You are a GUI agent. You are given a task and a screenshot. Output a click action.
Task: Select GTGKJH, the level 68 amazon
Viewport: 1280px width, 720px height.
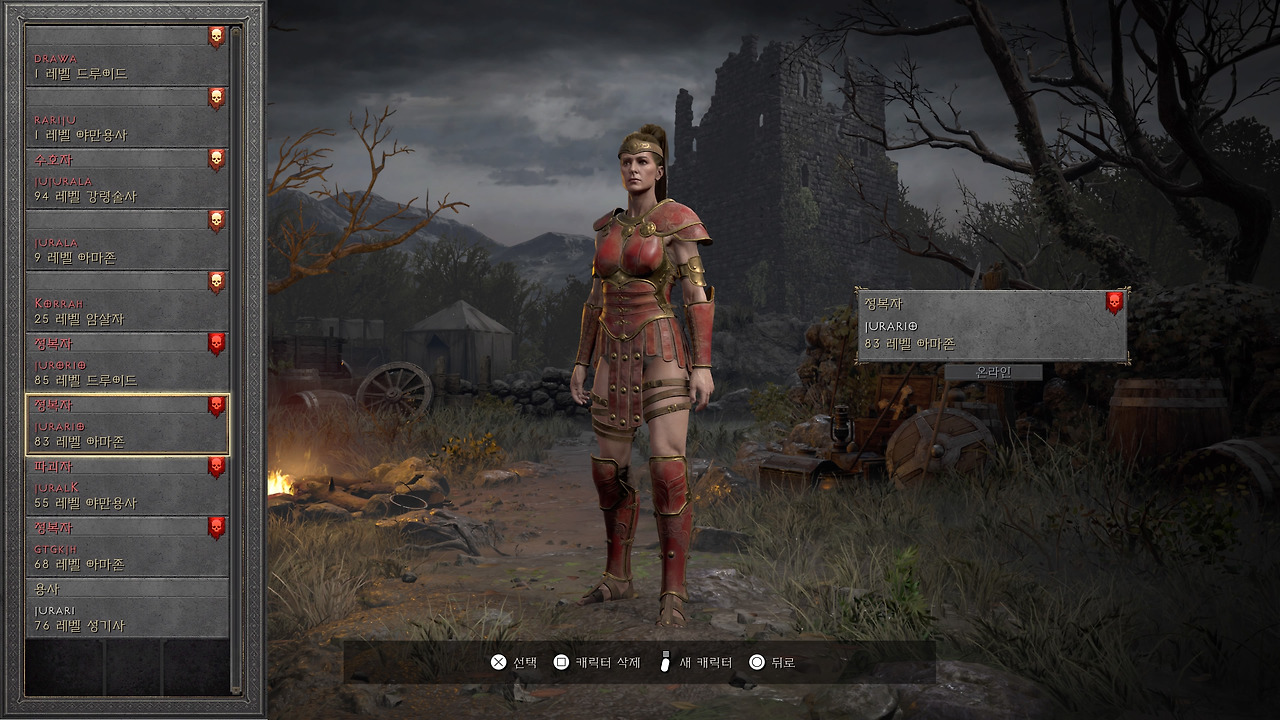(127, 546)
